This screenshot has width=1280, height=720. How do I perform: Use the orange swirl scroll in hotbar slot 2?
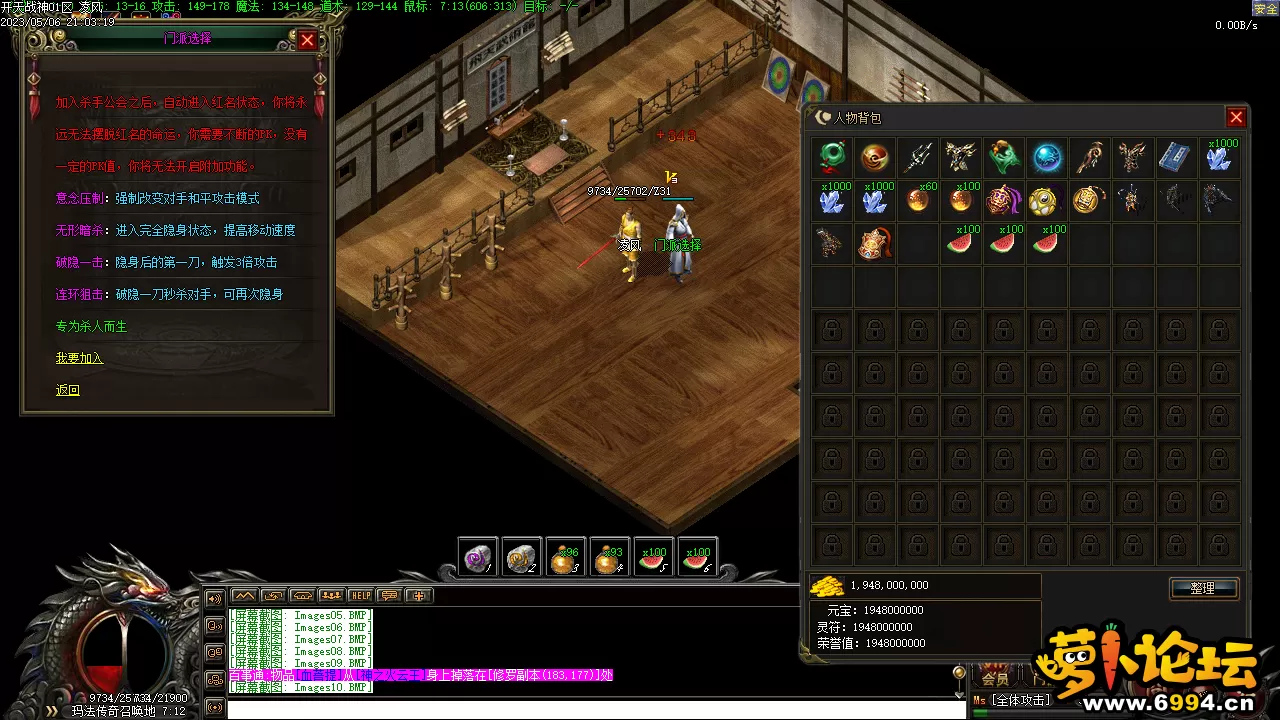coord(521,558)
